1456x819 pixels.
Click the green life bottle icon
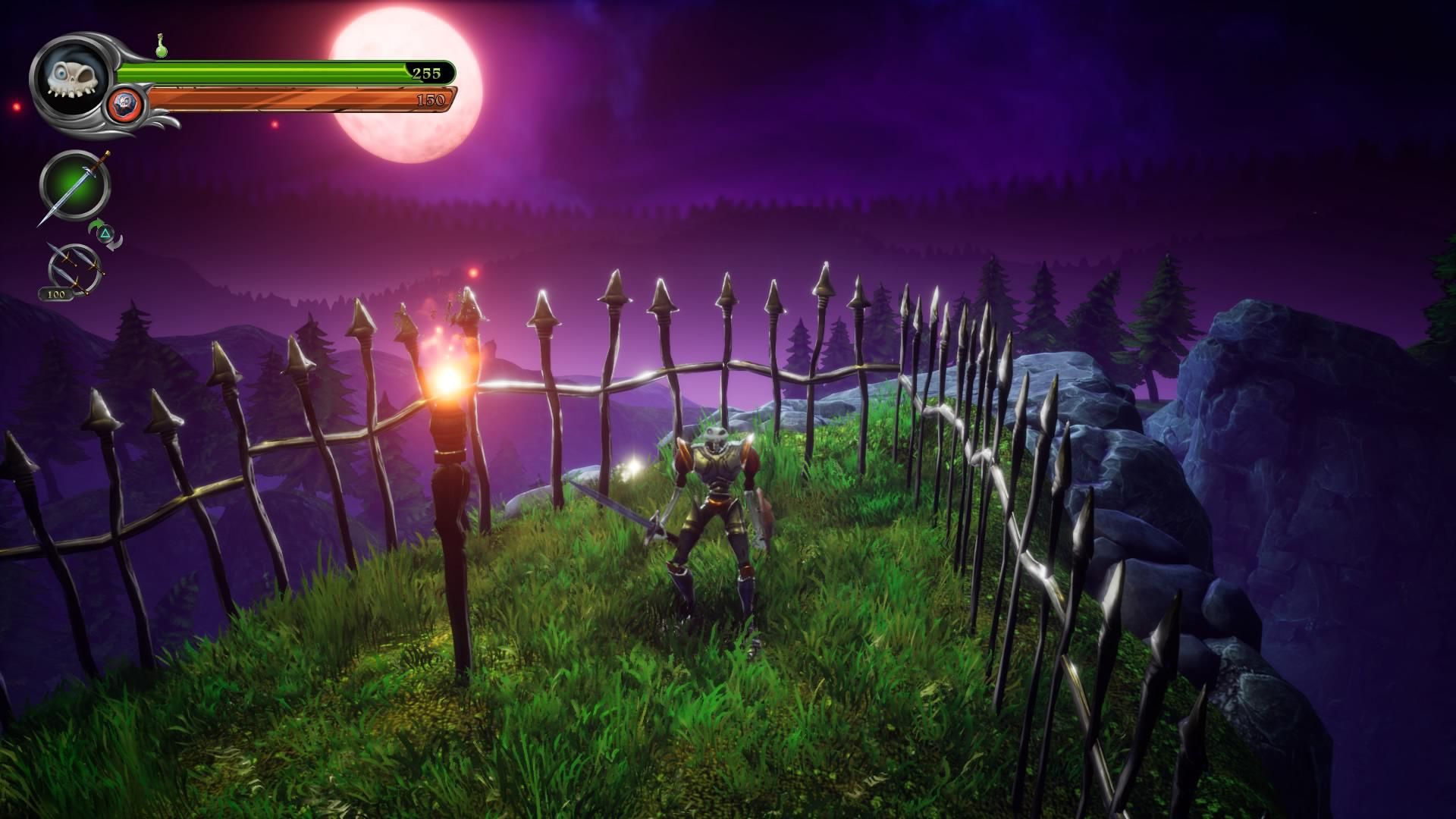[x=161, y=46]
